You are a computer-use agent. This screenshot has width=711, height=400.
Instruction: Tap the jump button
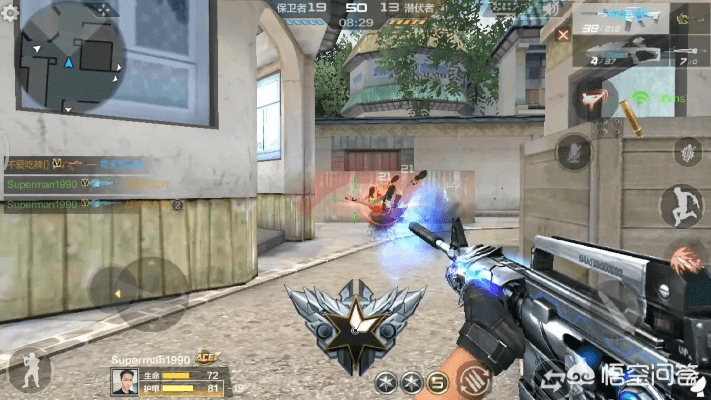click(680, 205)
